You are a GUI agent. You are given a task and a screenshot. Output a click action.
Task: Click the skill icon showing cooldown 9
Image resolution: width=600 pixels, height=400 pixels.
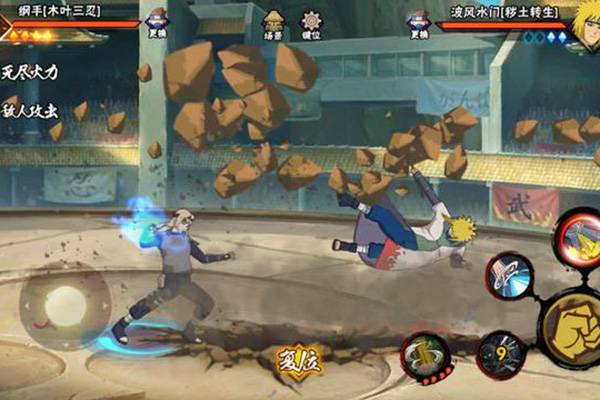pos(499,356)
